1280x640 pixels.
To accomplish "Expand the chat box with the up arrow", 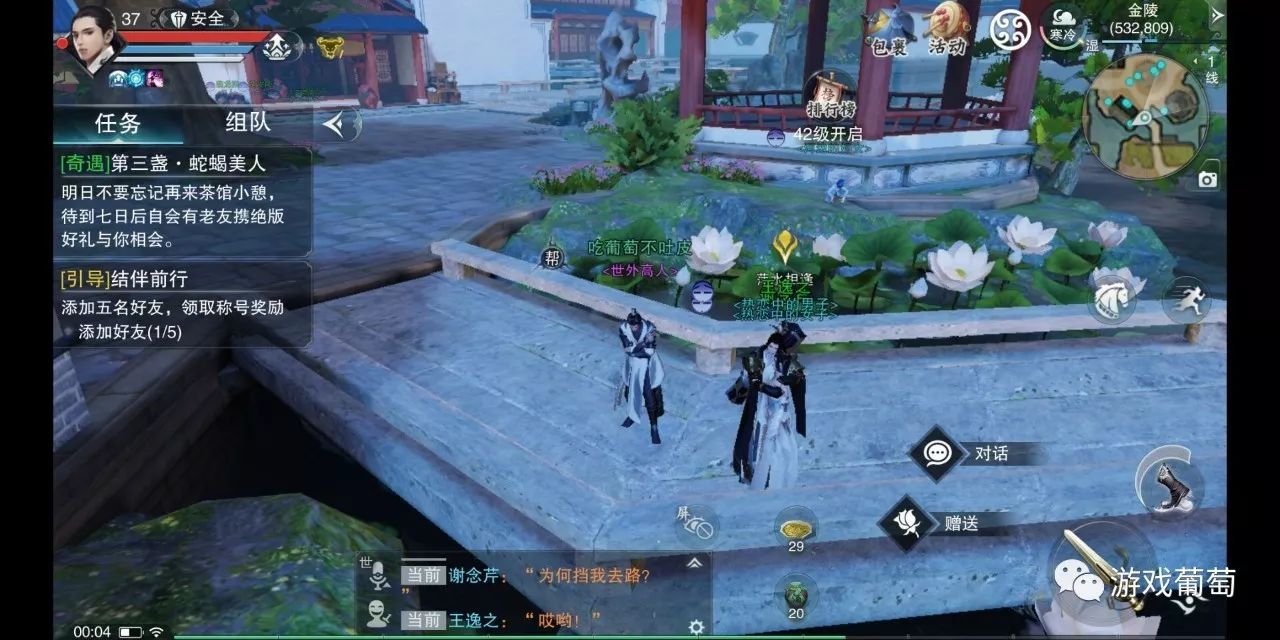I will pos(694,563).
